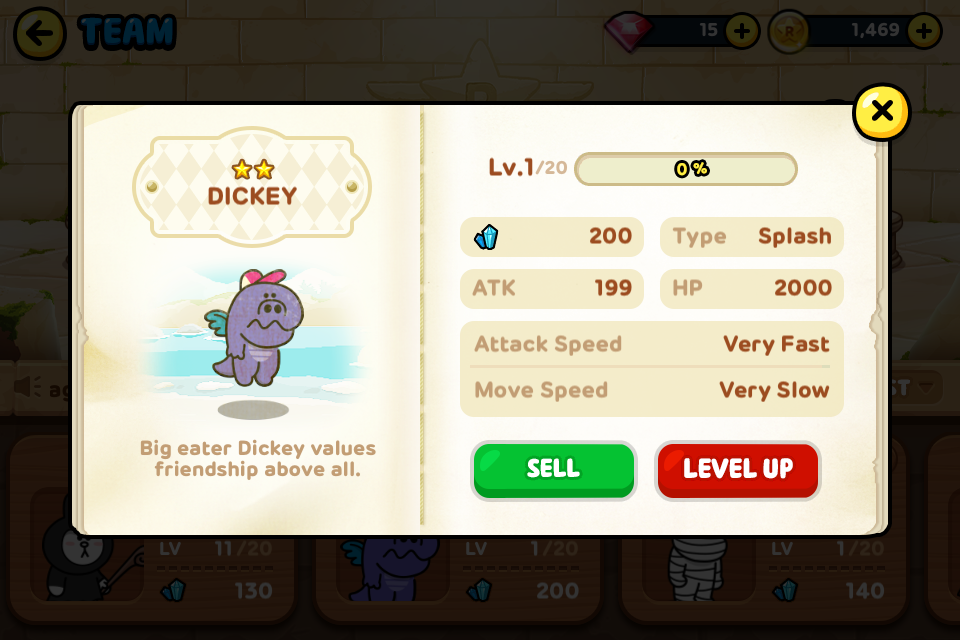This screenshot has height=640, width=960.
Task: Add more coins with plus button
Action: (x=924, y=31)
